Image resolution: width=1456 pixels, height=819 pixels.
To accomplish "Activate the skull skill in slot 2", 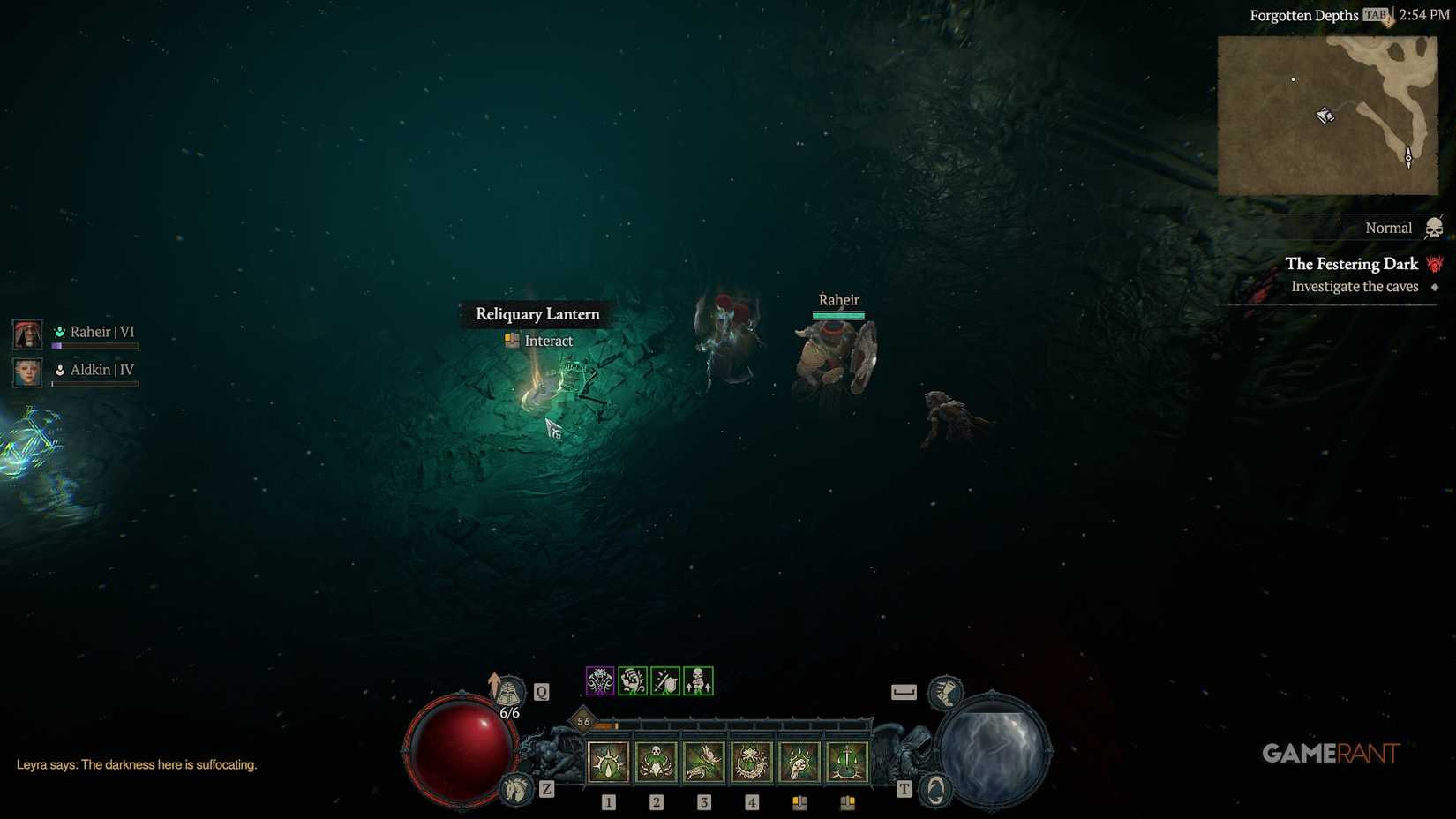I will [657, 761].
